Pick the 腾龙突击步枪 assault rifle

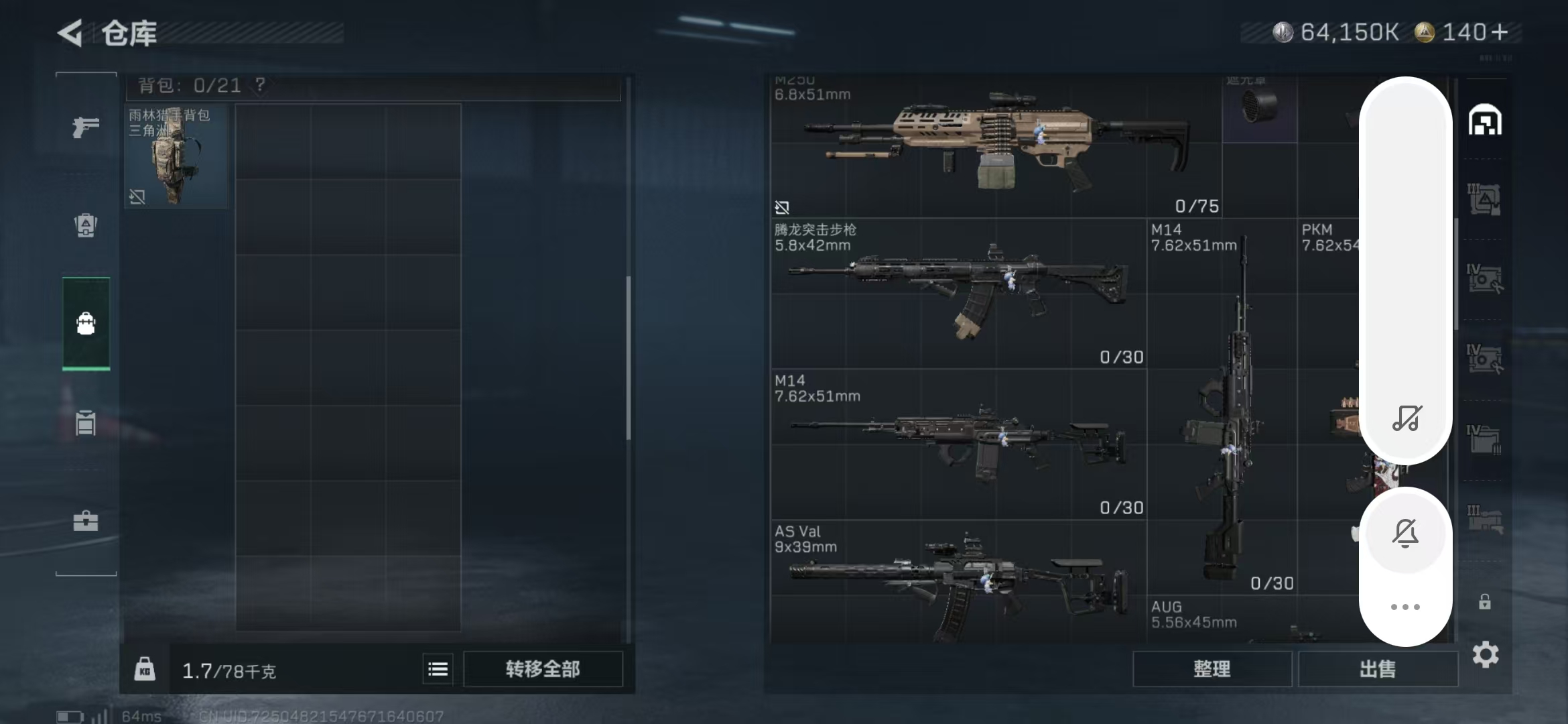958,293
